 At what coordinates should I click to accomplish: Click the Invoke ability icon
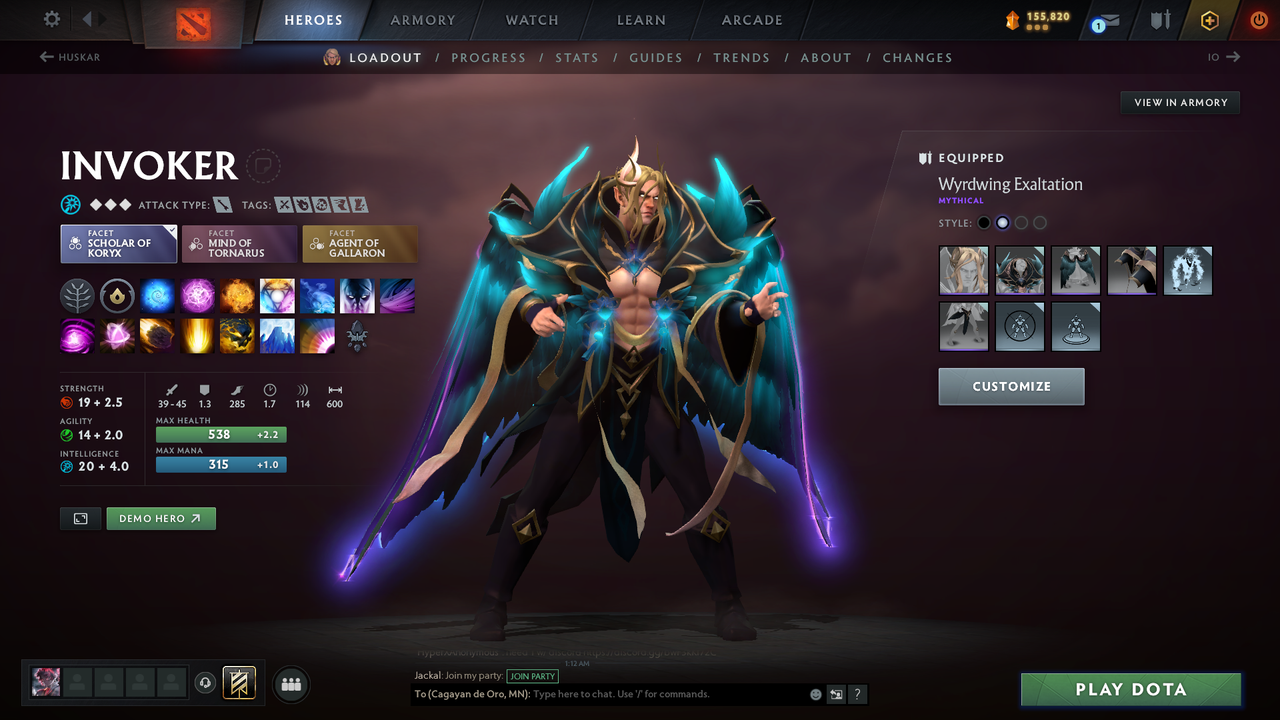coord(277,295)
